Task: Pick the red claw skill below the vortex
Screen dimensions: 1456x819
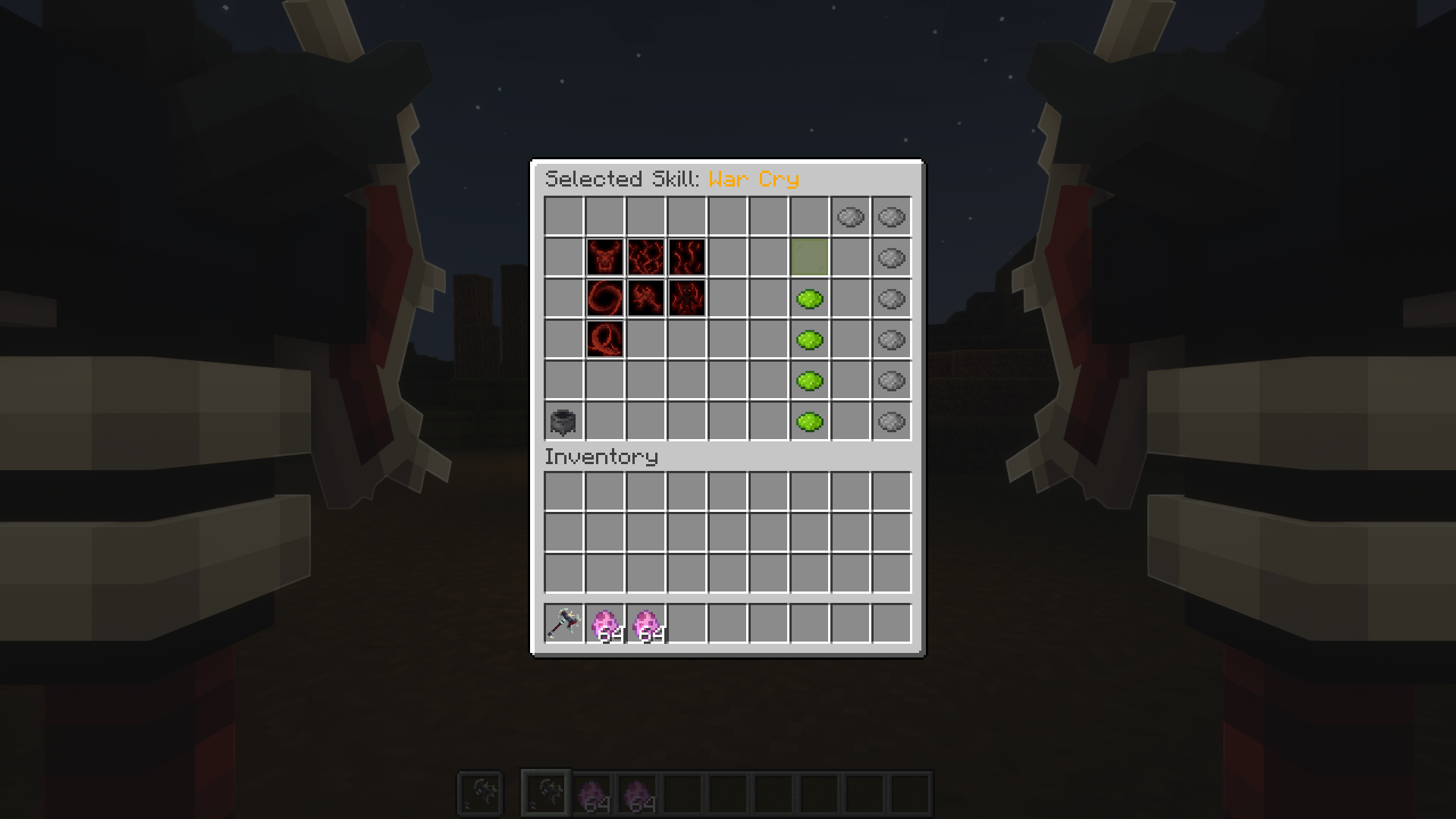Action: 604,339
